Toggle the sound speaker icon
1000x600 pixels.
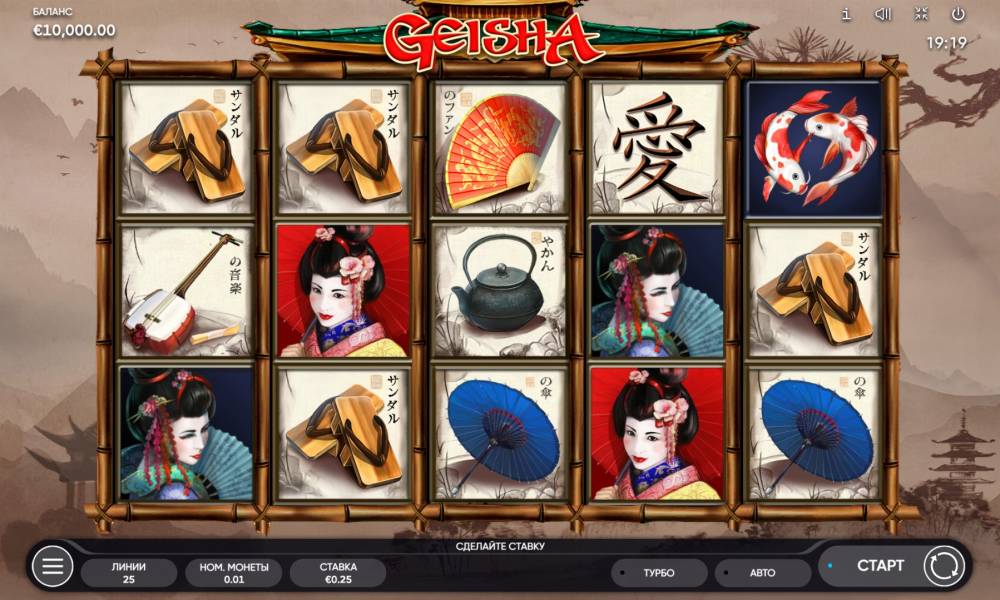tap(883, 15)
